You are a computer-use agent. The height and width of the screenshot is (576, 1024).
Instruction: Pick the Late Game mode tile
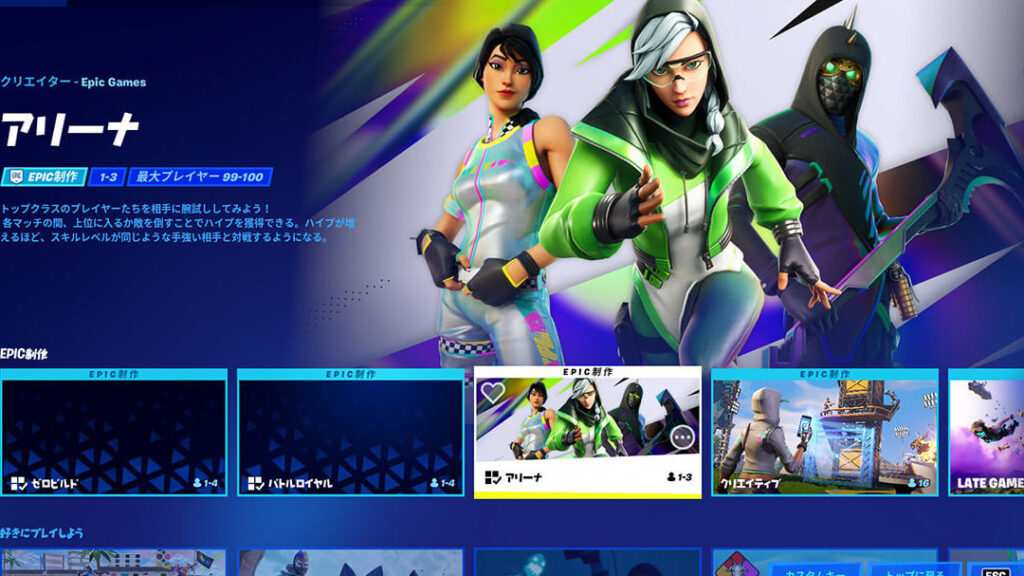(986, 432)
